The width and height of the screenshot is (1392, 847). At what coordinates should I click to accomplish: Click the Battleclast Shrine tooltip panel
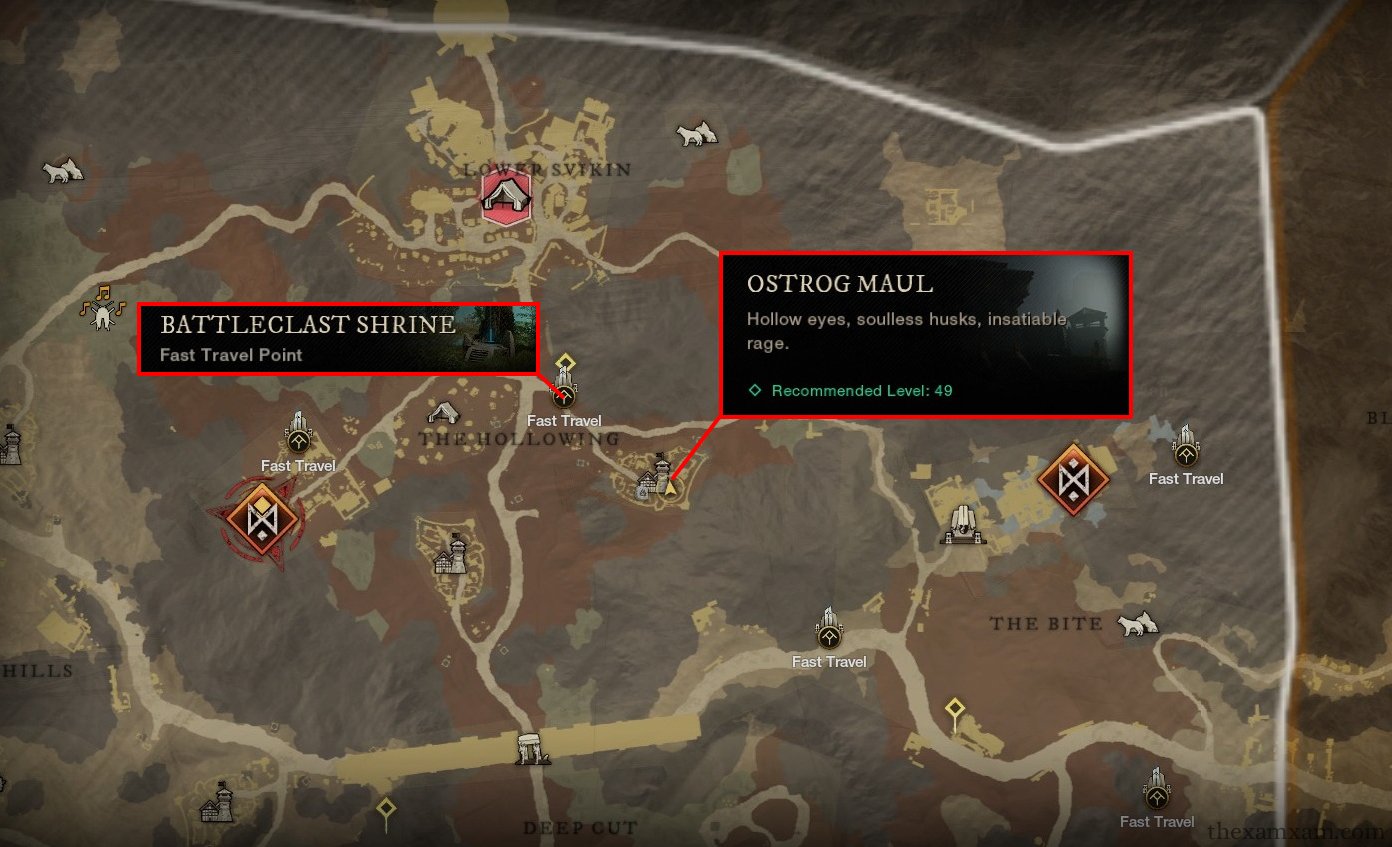coord(338,339)
